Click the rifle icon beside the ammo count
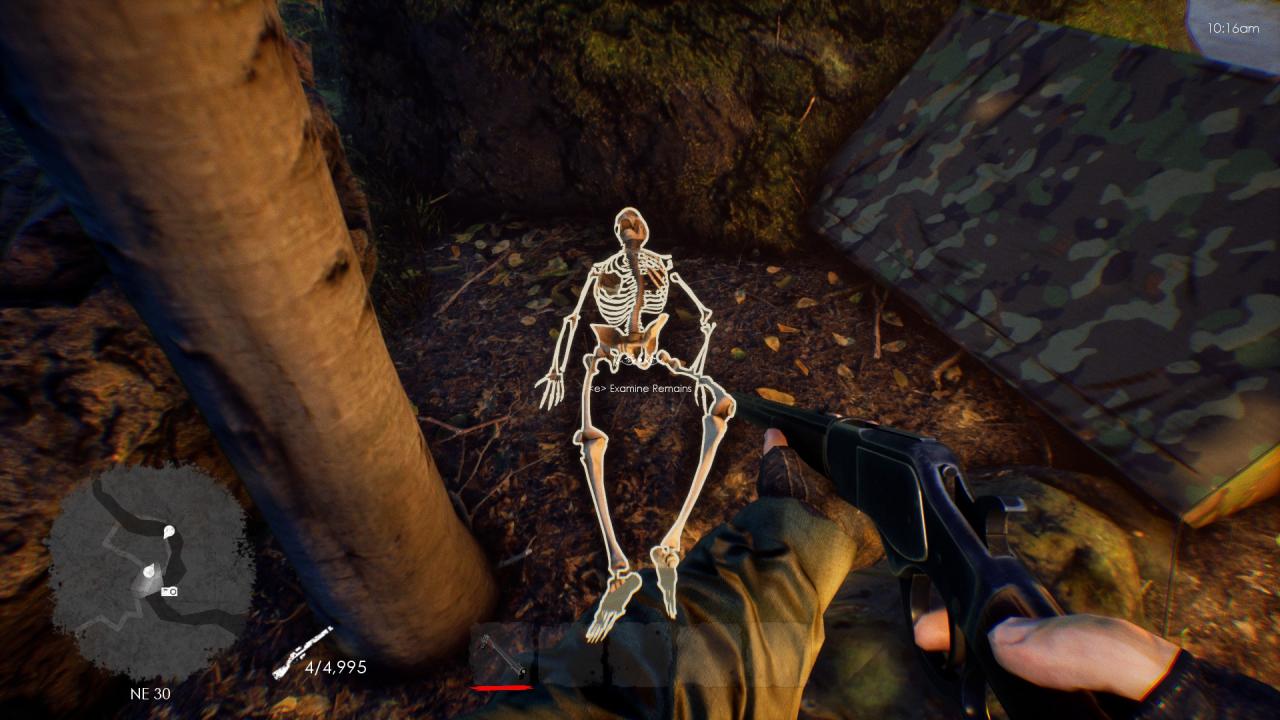This screenshot has width=1280, height=720. point(300,651)
